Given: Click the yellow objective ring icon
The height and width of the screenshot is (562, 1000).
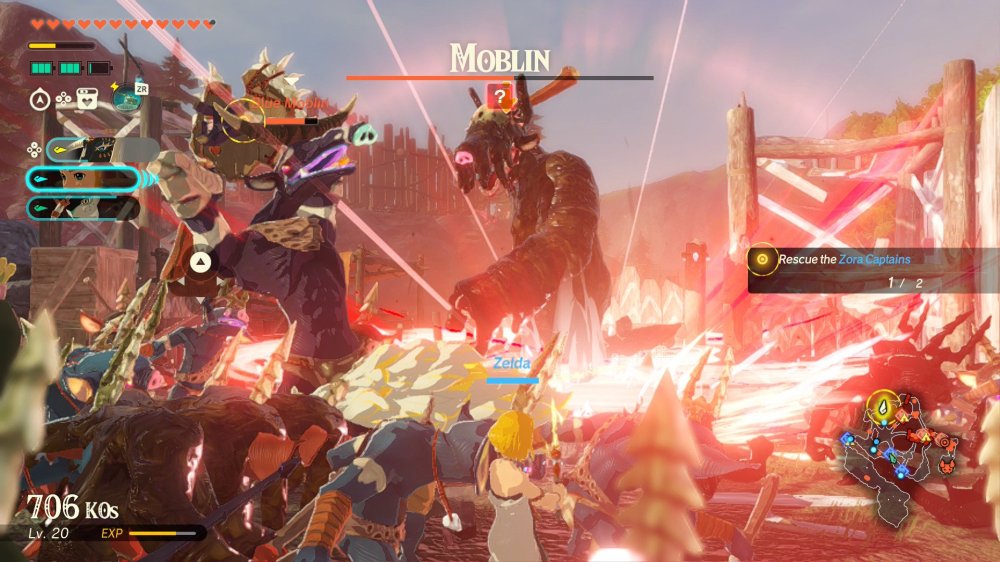Looking at the screenshot, I should pyautogui.click(x=763, y=259).
